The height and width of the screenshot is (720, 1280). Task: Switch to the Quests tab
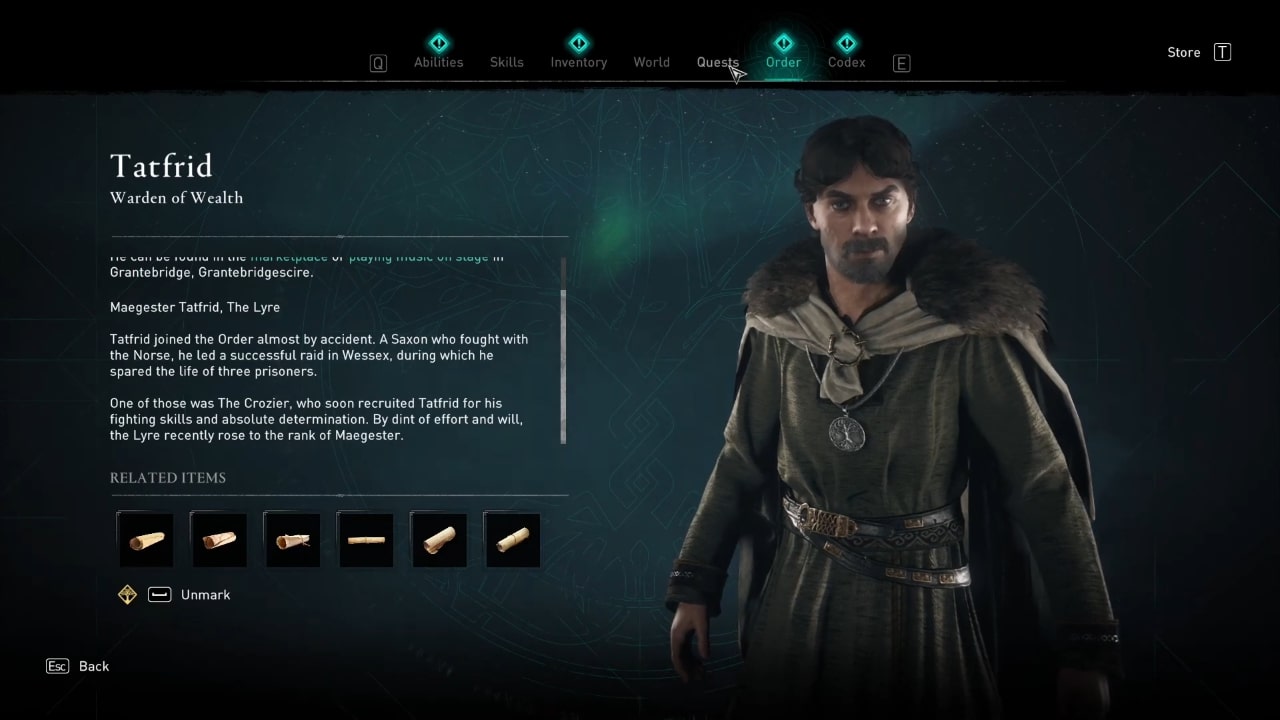click(717, 62)
